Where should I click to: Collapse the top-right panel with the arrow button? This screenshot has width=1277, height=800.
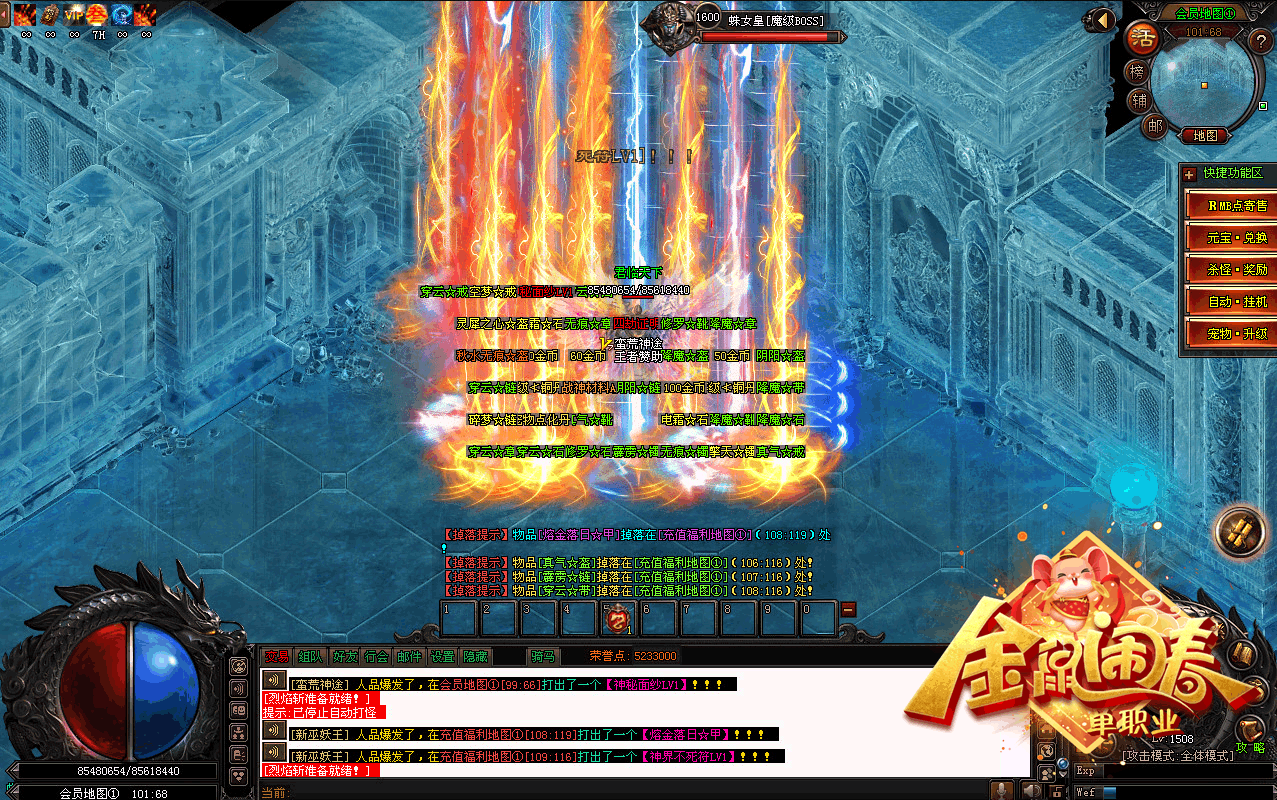pos(1102,19)
